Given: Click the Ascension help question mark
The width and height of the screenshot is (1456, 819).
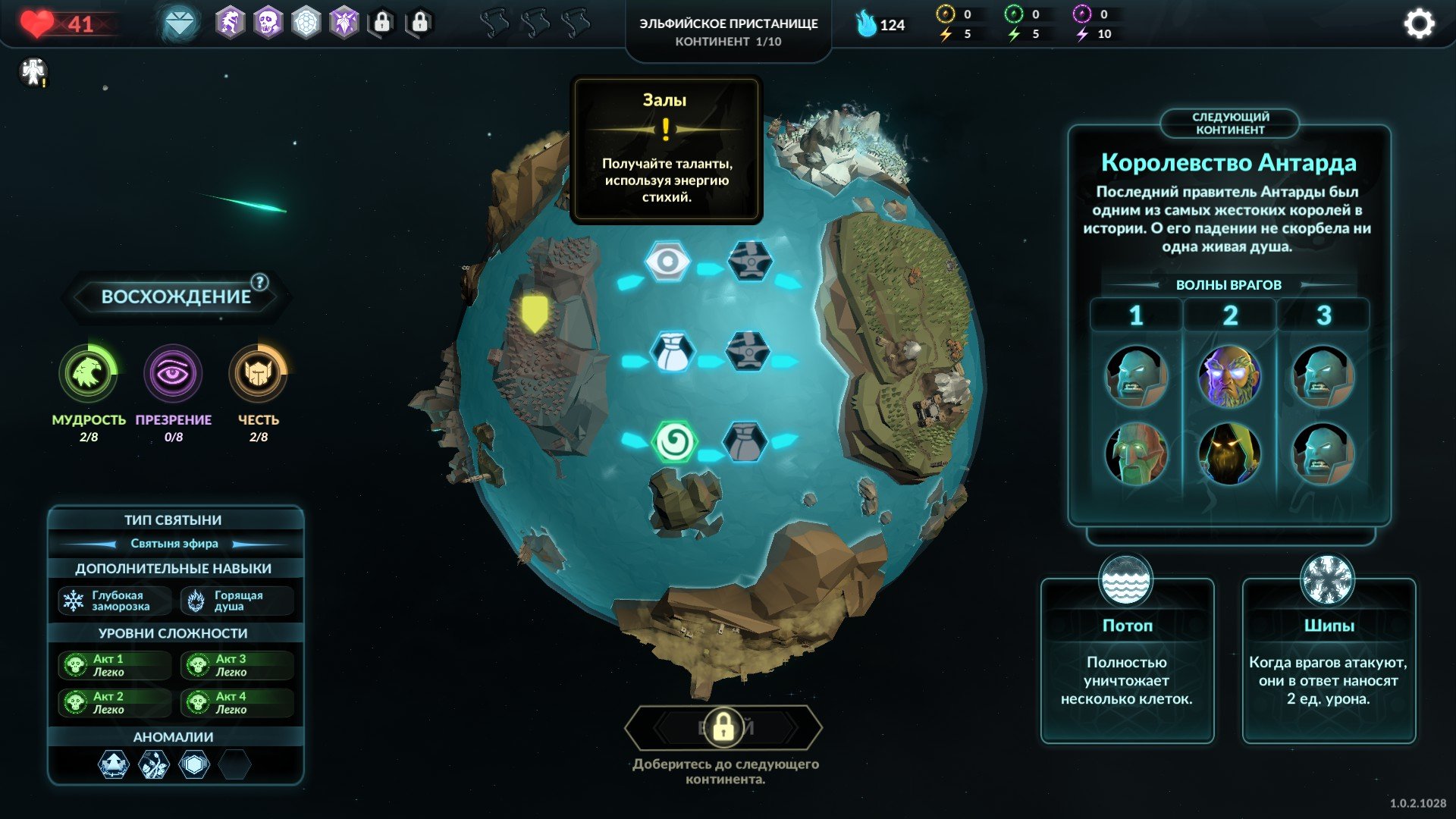Looking at the screenshot, I should tap(259, 282).
